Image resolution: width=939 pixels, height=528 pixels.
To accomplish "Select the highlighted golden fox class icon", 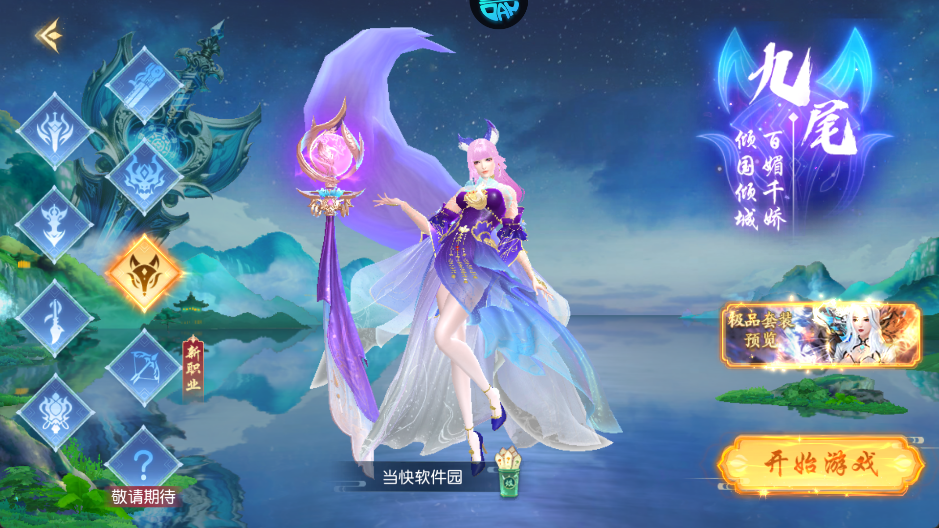I will tap(144, 272).
